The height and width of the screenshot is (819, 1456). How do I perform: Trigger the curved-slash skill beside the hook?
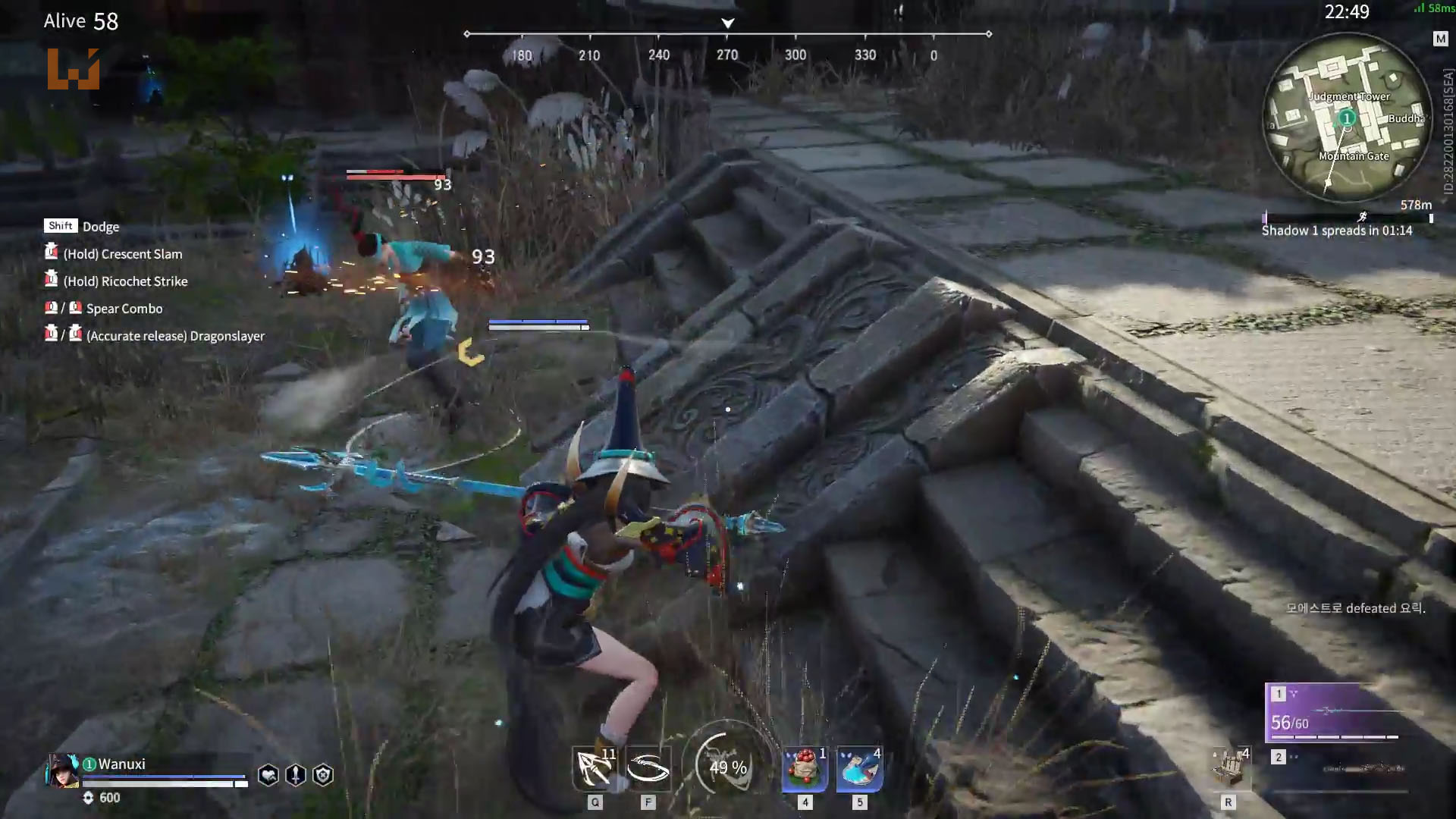click(x=648, y=769)
